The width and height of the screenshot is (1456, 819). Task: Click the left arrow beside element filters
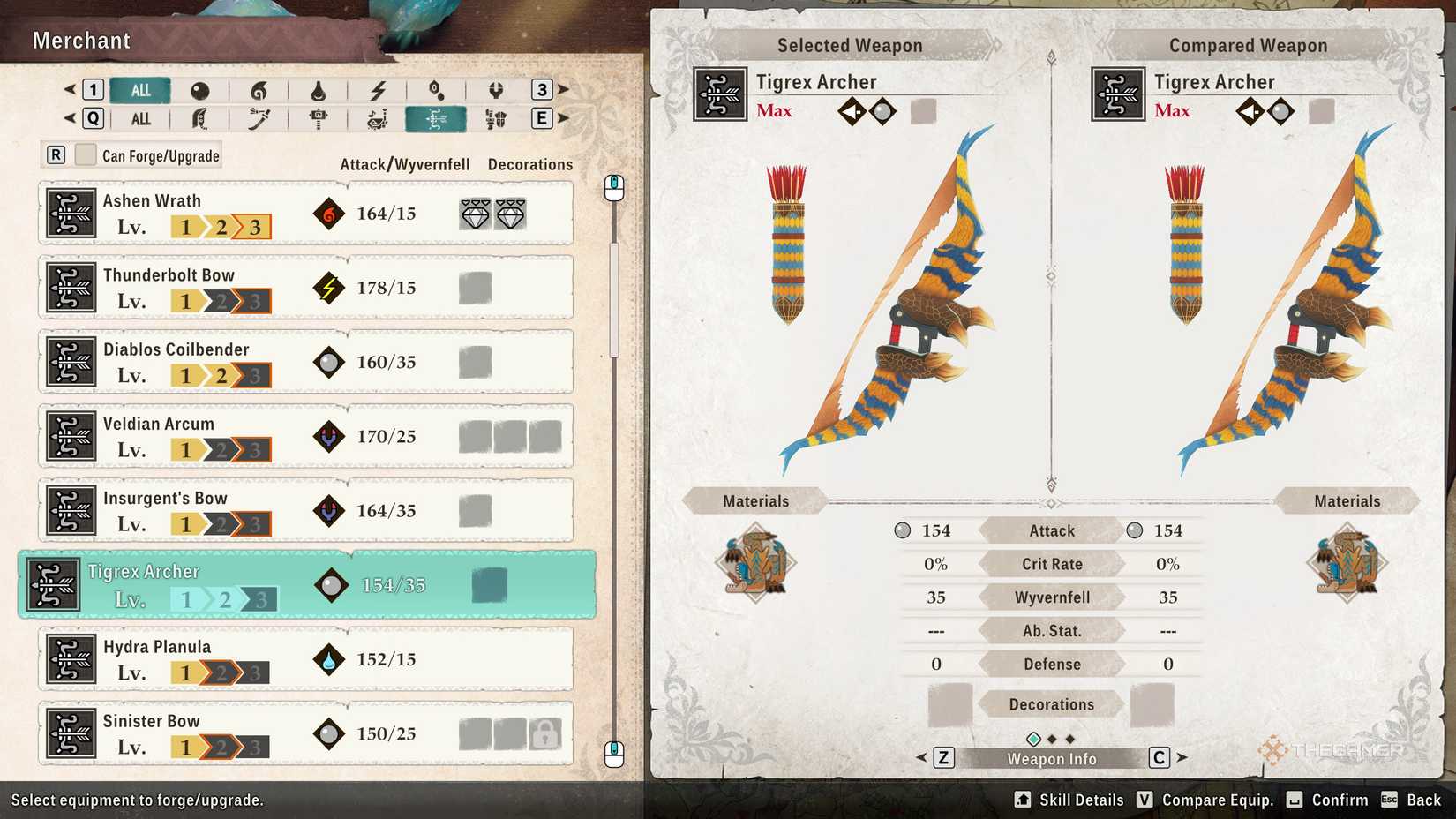coord(69,89)
